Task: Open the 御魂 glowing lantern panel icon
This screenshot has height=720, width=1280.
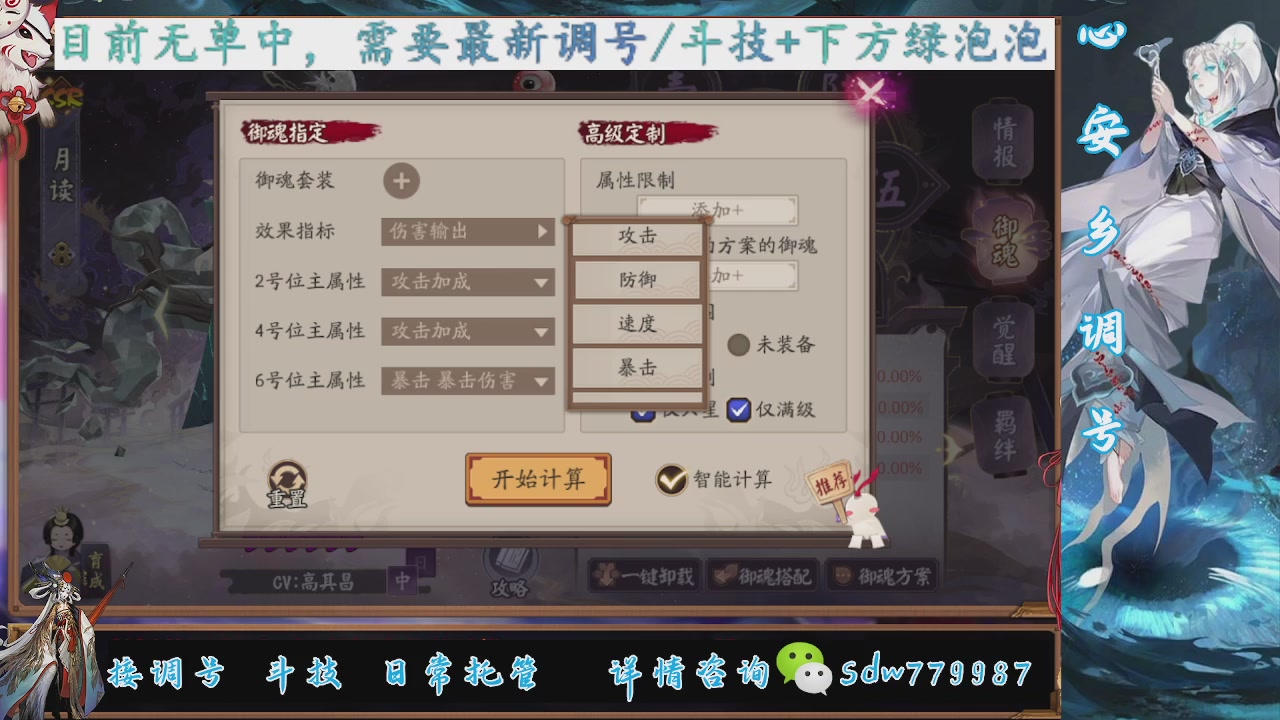Action: (1005, 241)
